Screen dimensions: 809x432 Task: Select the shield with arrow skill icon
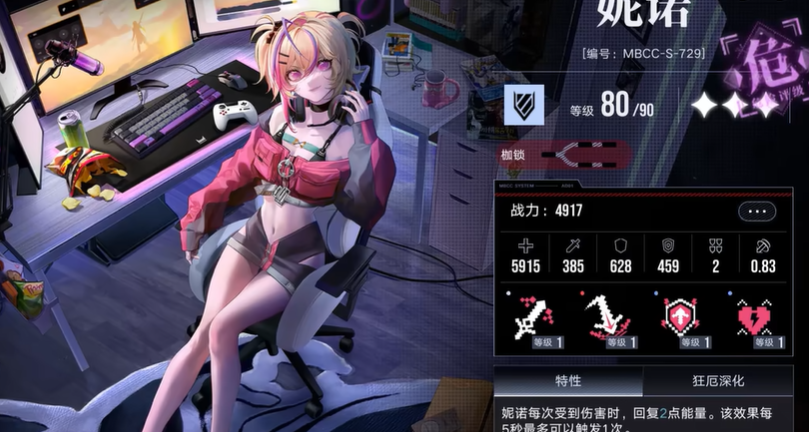(x=678, y=319)
